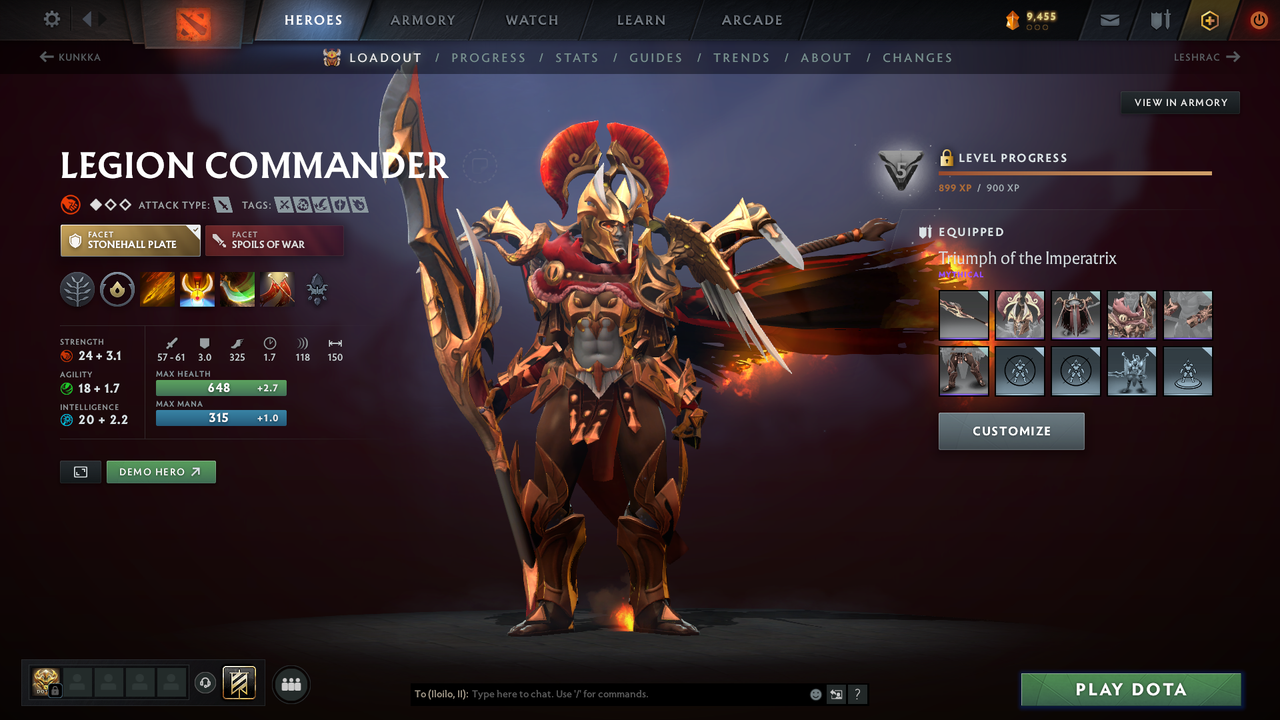1280x720 pixels.
Task: Open the mail notifications icon
Action: click(x=1108, y=19)
